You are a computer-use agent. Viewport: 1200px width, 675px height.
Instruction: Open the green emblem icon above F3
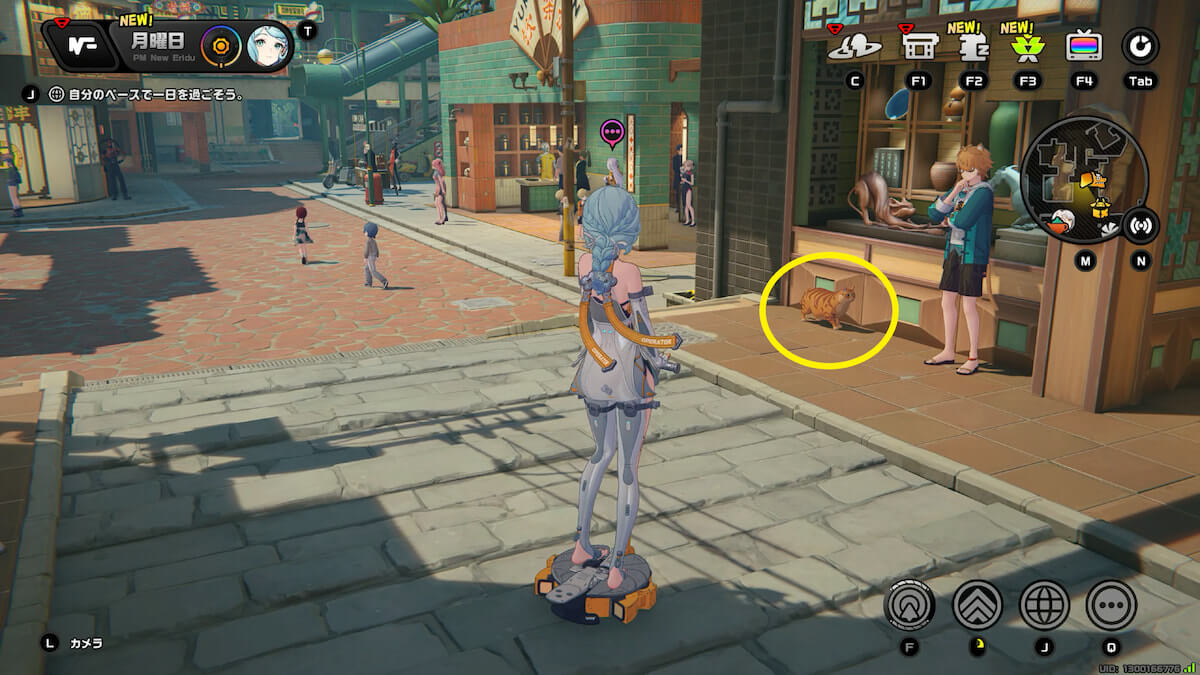(x=1027, y=47)
